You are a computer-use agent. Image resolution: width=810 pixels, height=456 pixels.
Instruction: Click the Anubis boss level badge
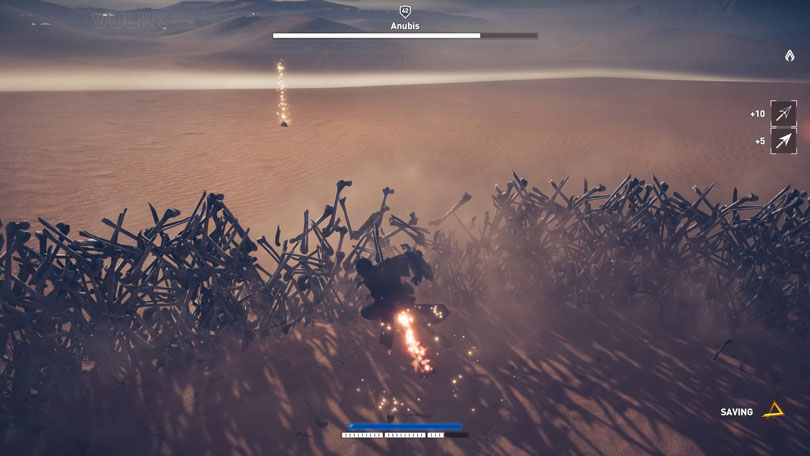click(x=405, y=10)
